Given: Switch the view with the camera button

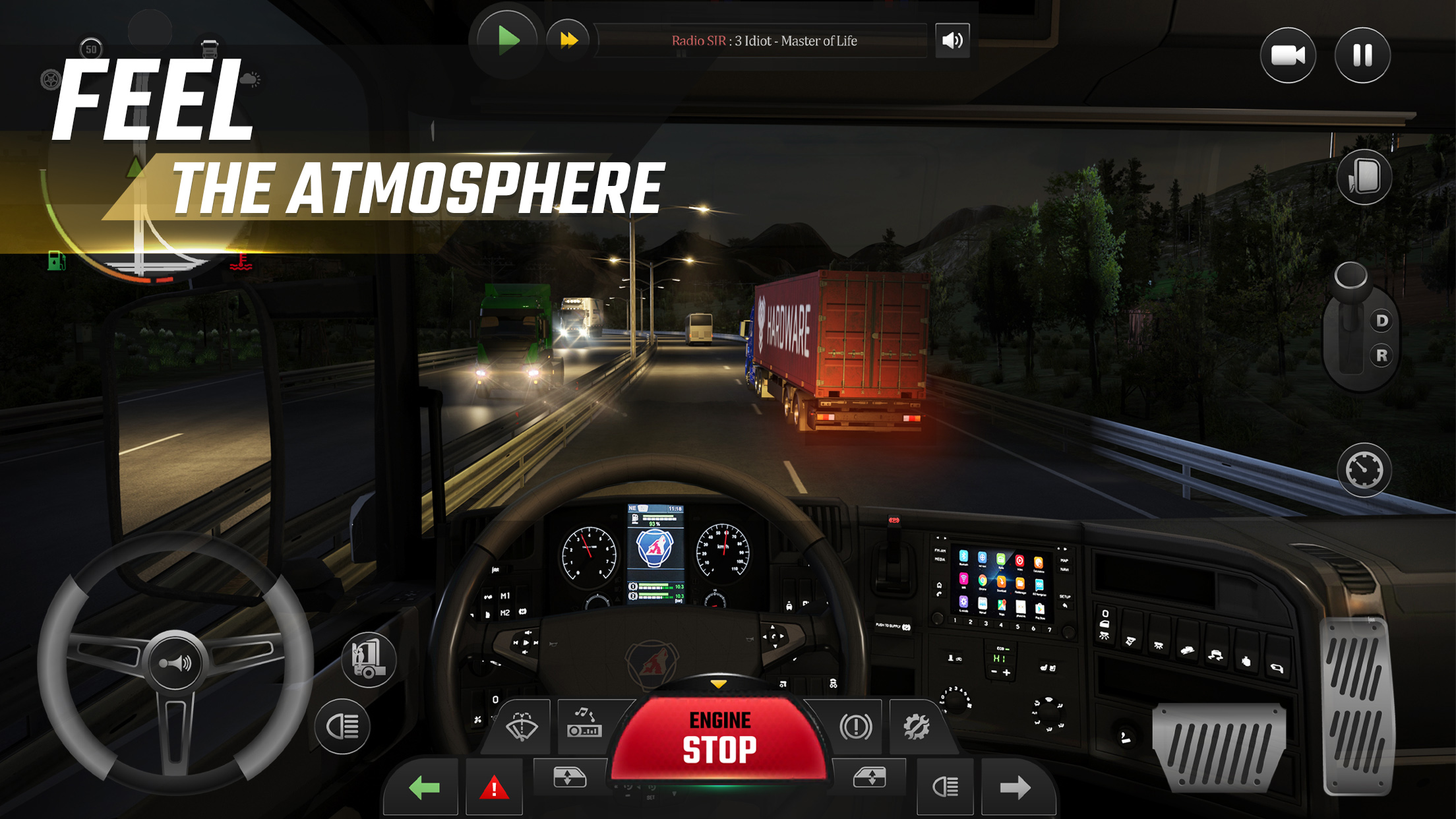Looking at the screenshot, I should point(1287,55).
